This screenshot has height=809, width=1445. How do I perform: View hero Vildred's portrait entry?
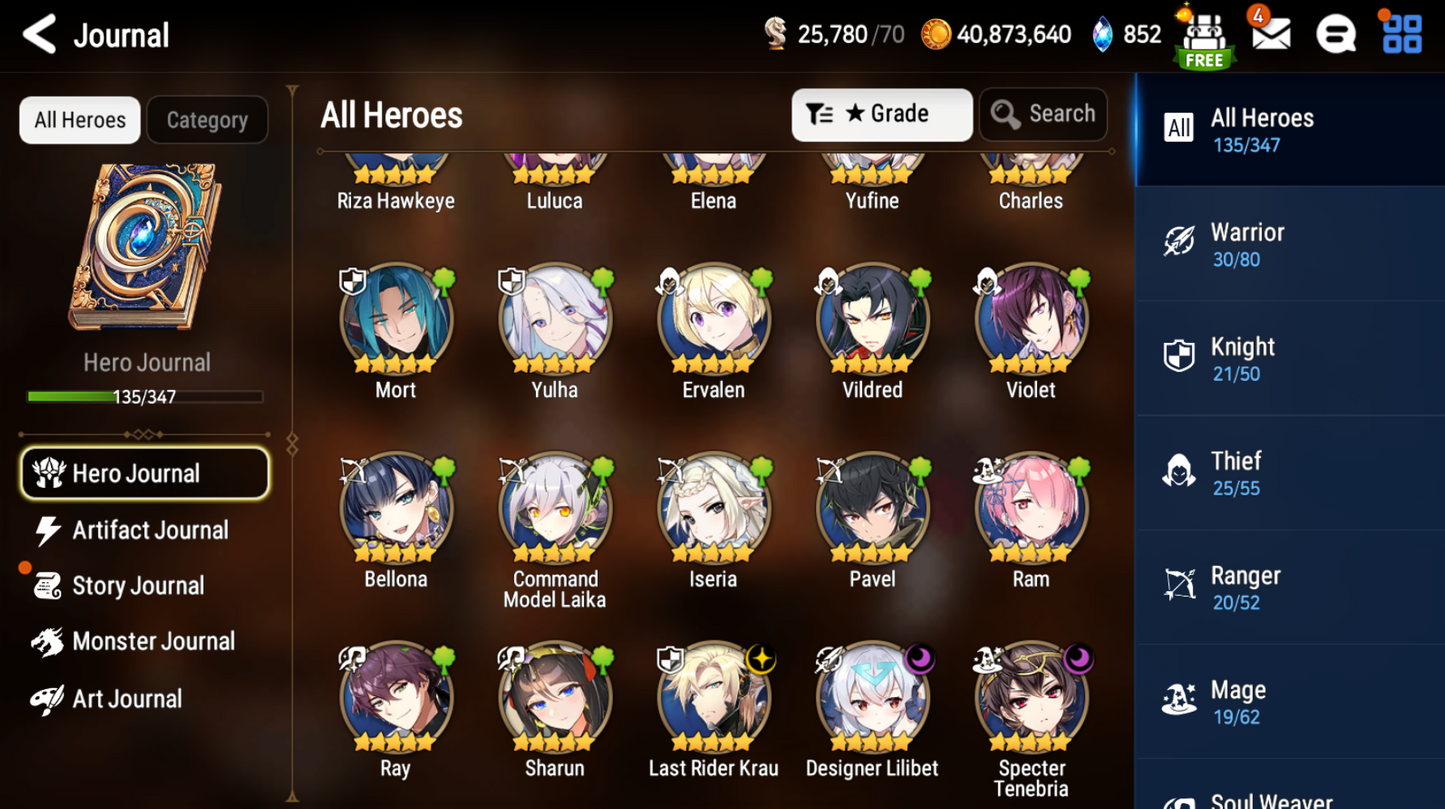(872, 320)
